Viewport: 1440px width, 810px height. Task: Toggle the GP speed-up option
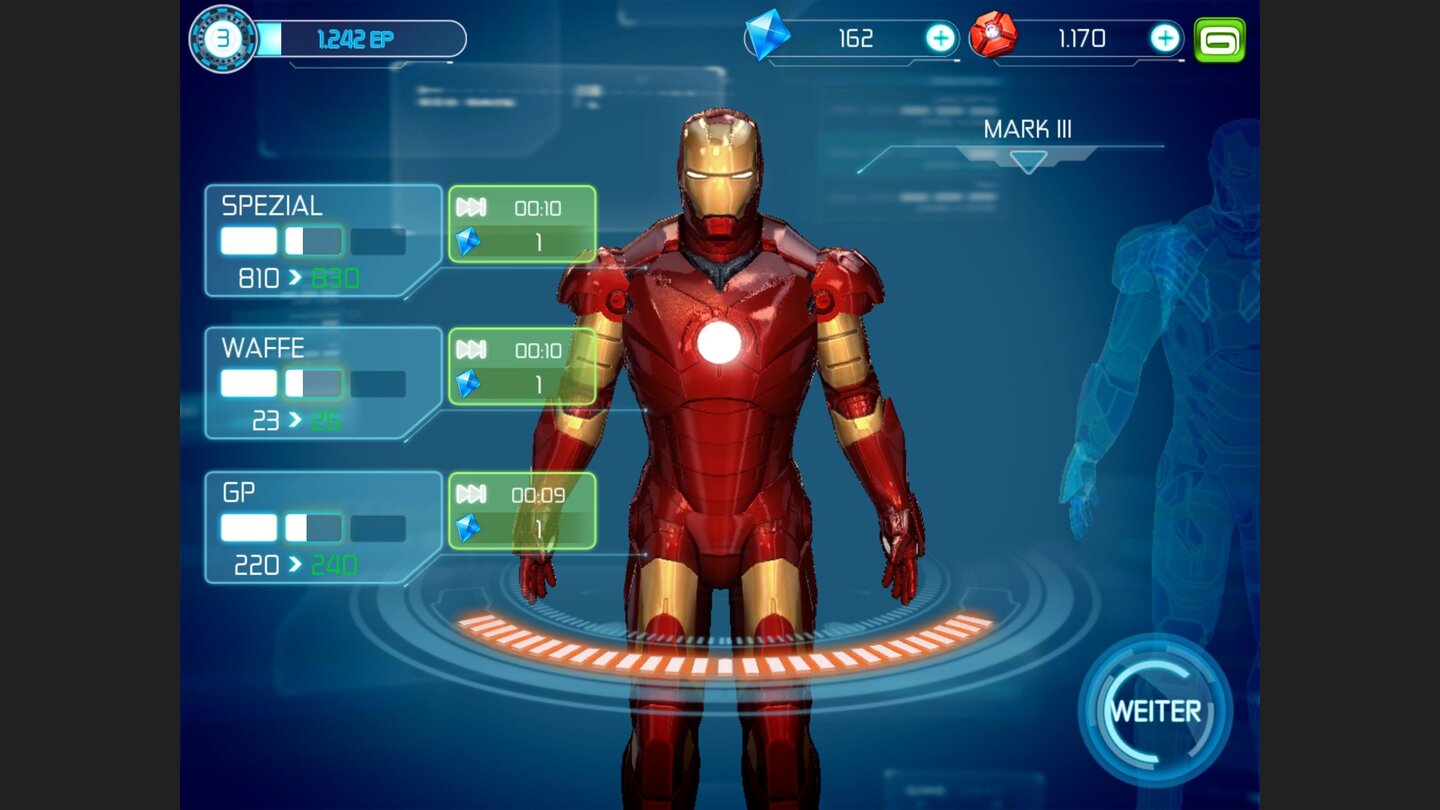click(x=521, y=511)
